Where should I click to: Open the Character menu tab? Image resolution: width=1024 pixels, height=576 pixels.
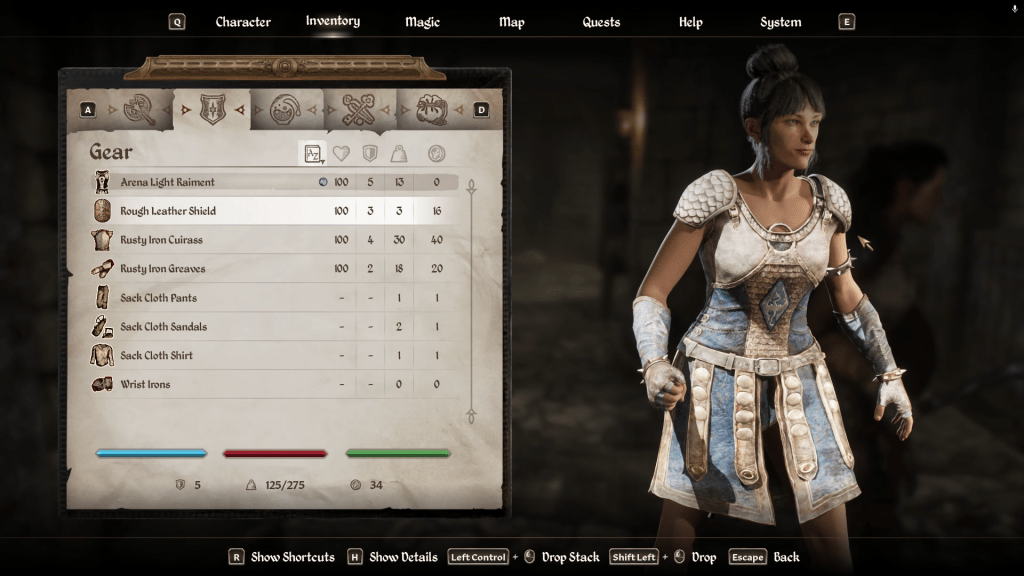point(243,22)
